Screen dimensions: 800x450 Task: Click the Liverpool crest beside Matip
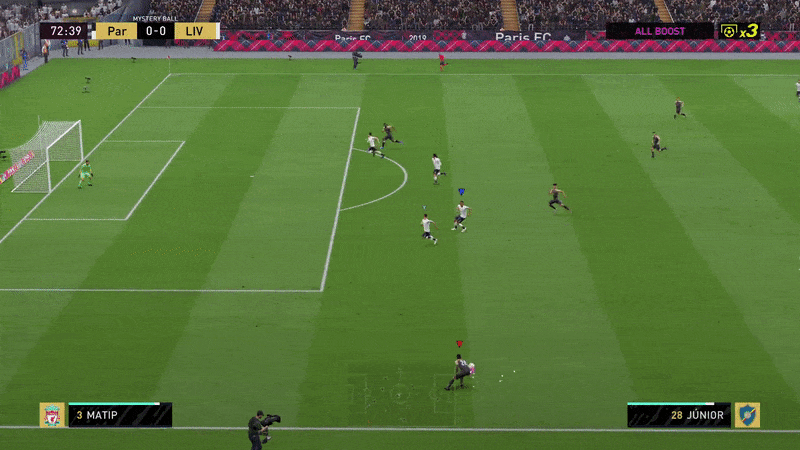(x=52, y=415)
